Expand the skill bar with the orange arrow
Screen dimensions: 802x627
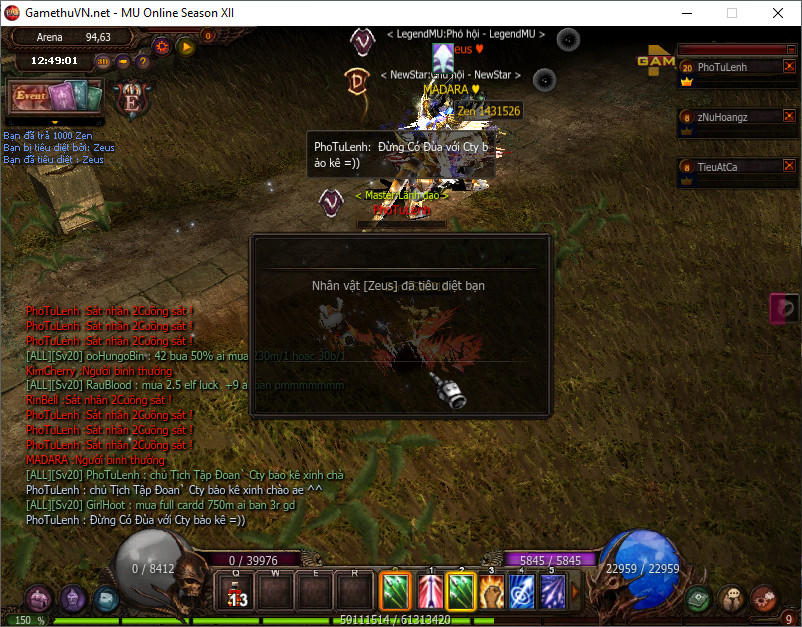coord(574,591)
